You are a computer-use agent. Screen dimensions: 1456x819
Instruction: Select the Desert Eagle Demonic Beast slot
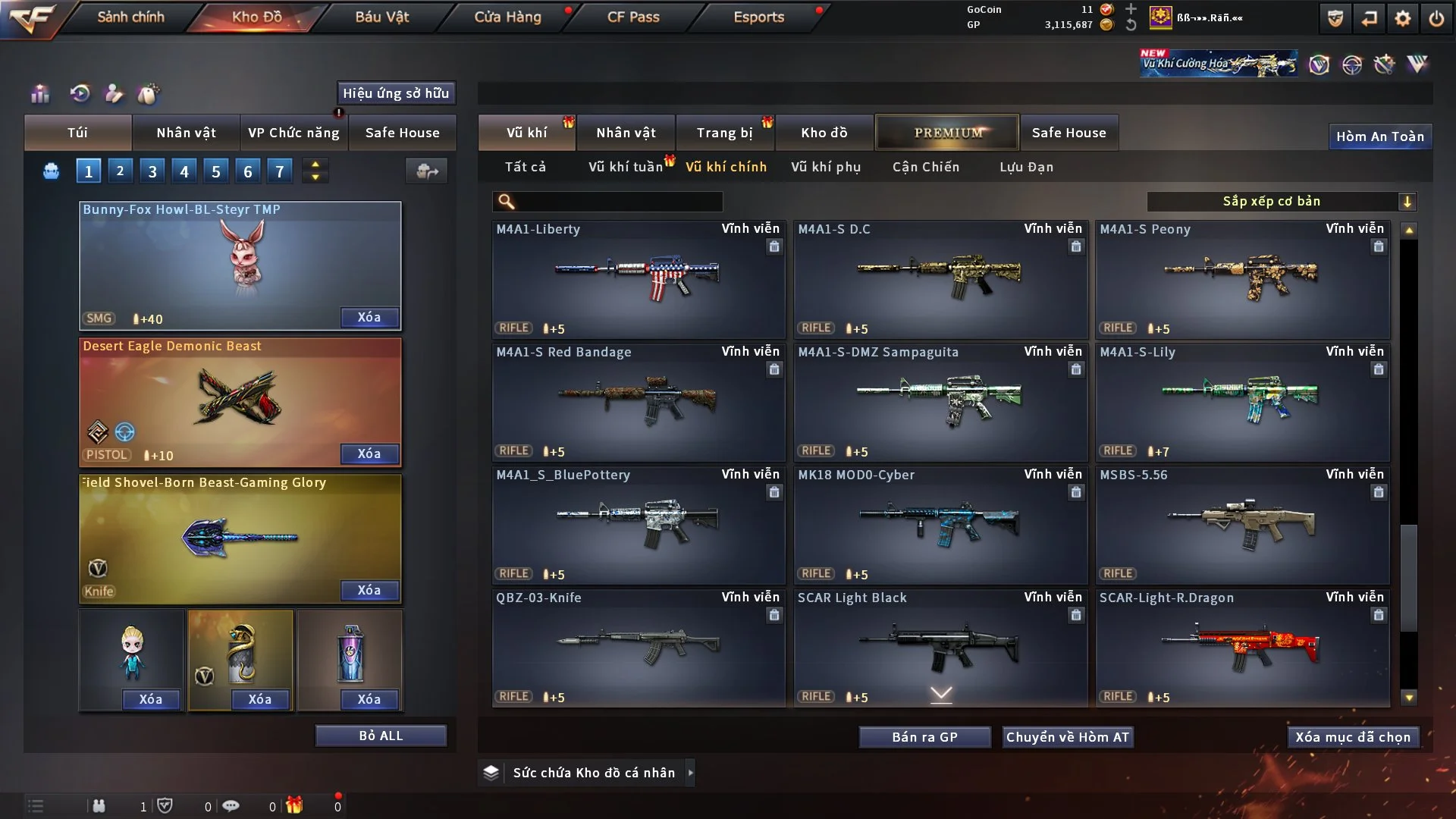click(240, 402)
